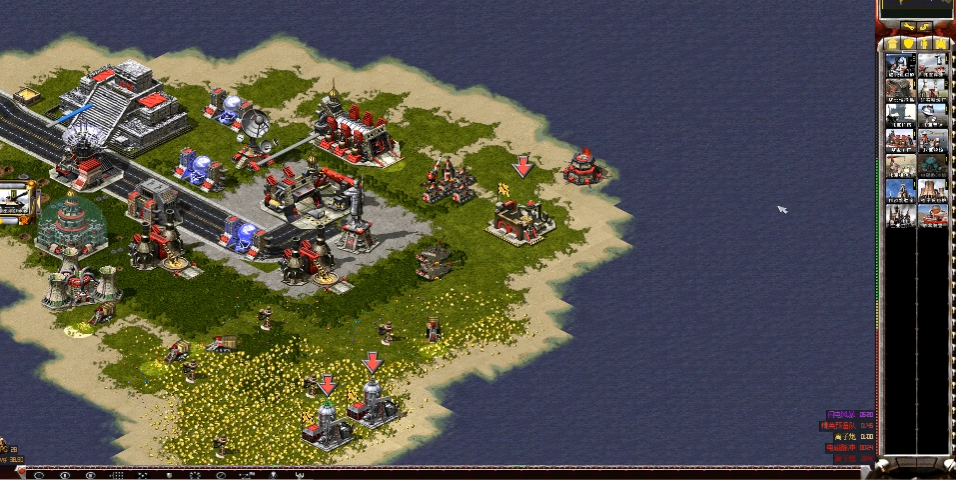Activate the wrench repair button
Screen dimensions: 956x480
click(908, 27)
